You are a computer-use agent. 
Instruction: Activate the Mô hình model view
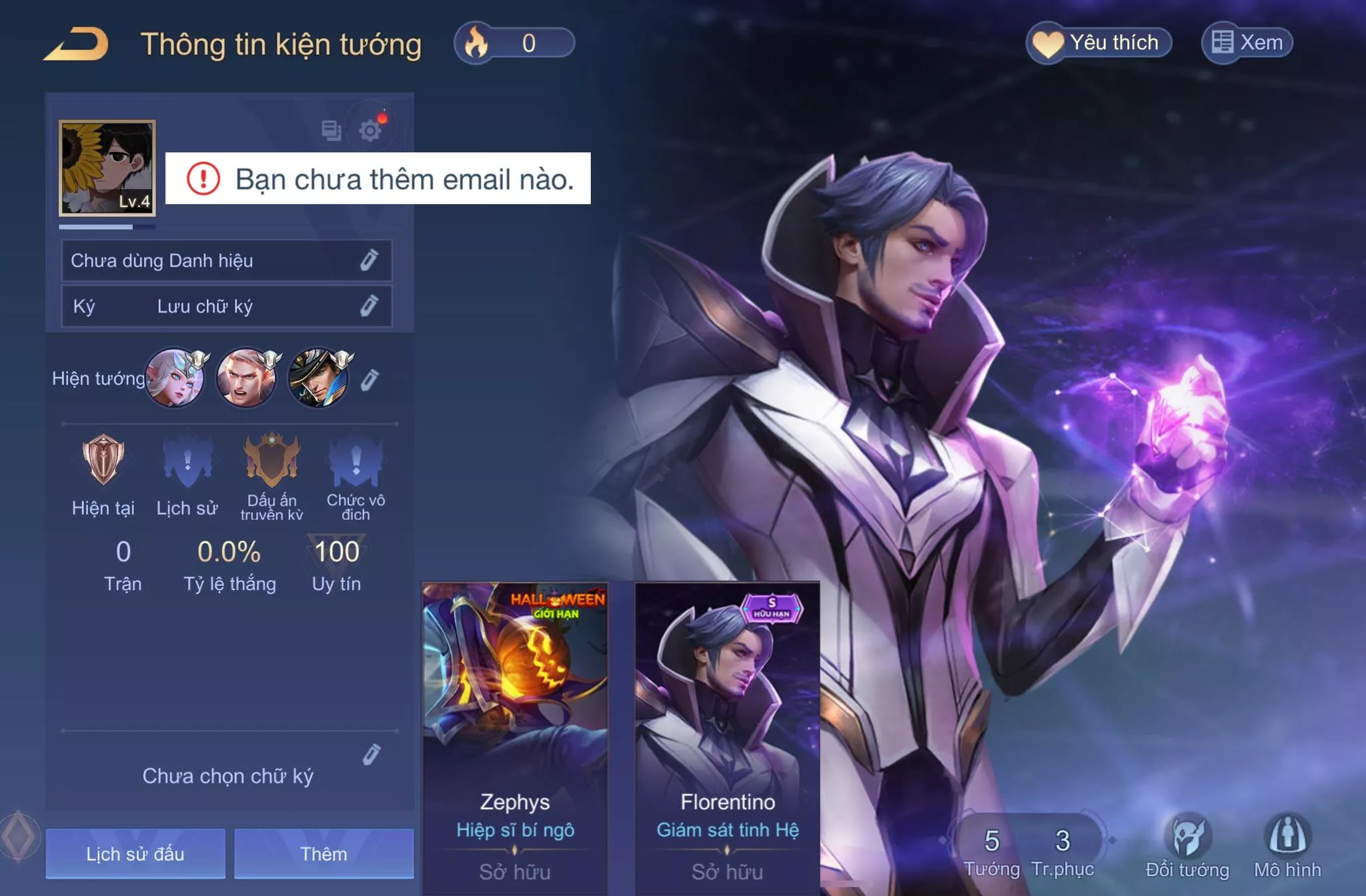click(x=1287, y=847)
